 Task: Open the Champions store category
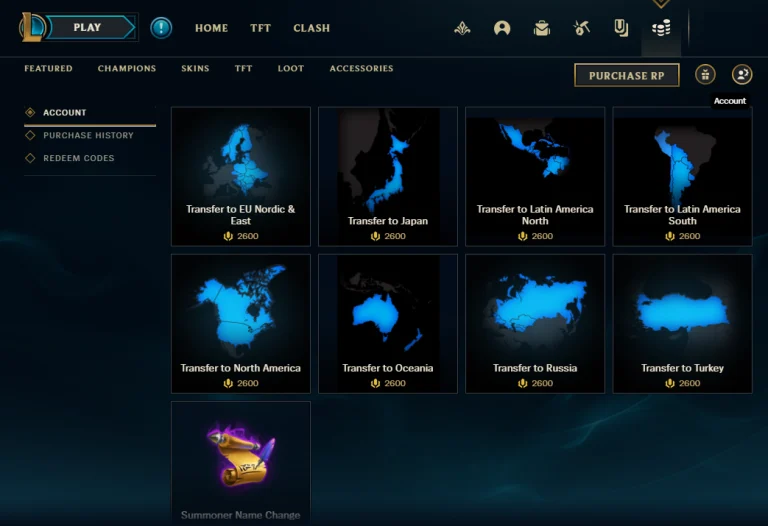127,69
